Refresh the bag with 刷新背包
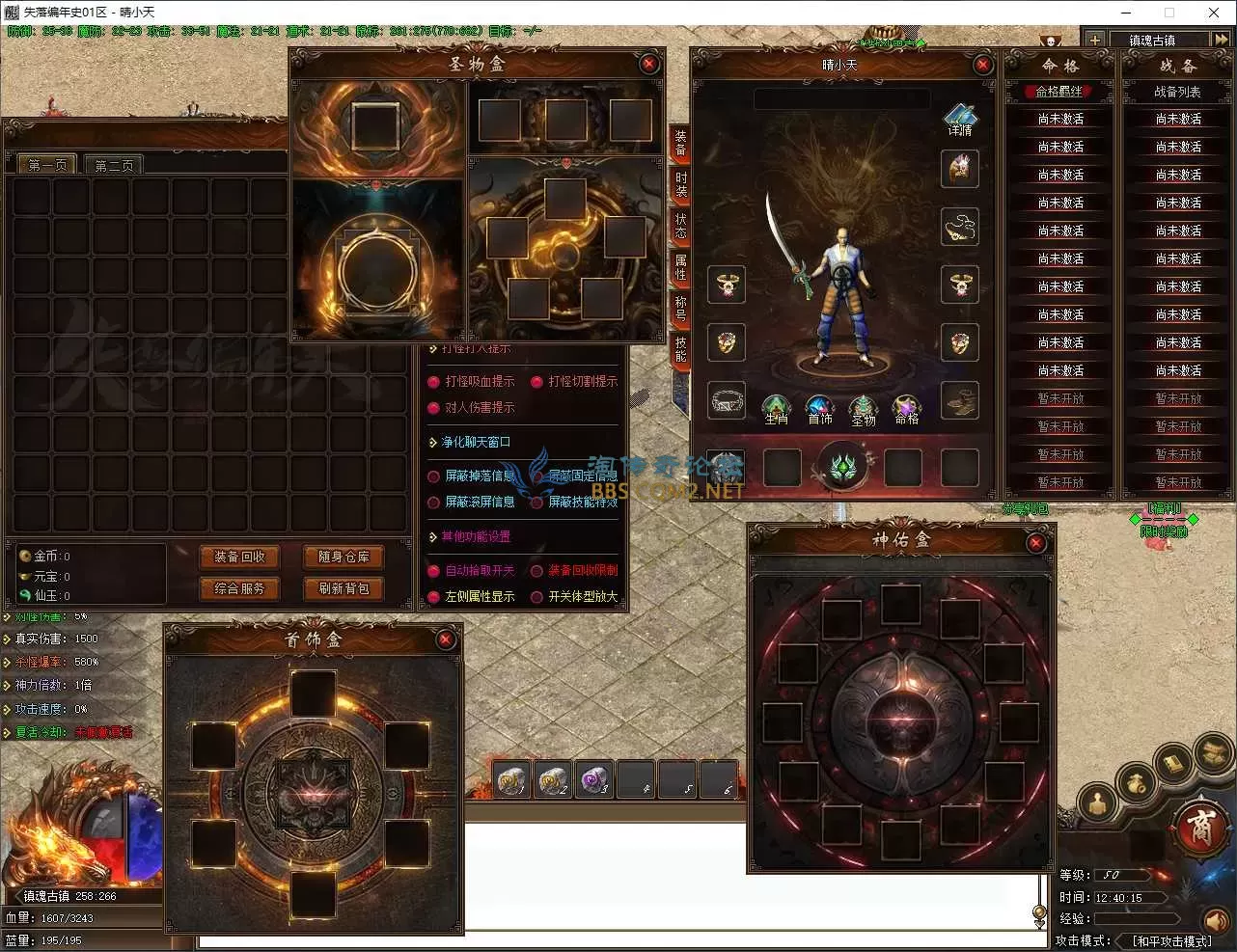This screenshot has height=952, width=1237. (x=344, y=588)
